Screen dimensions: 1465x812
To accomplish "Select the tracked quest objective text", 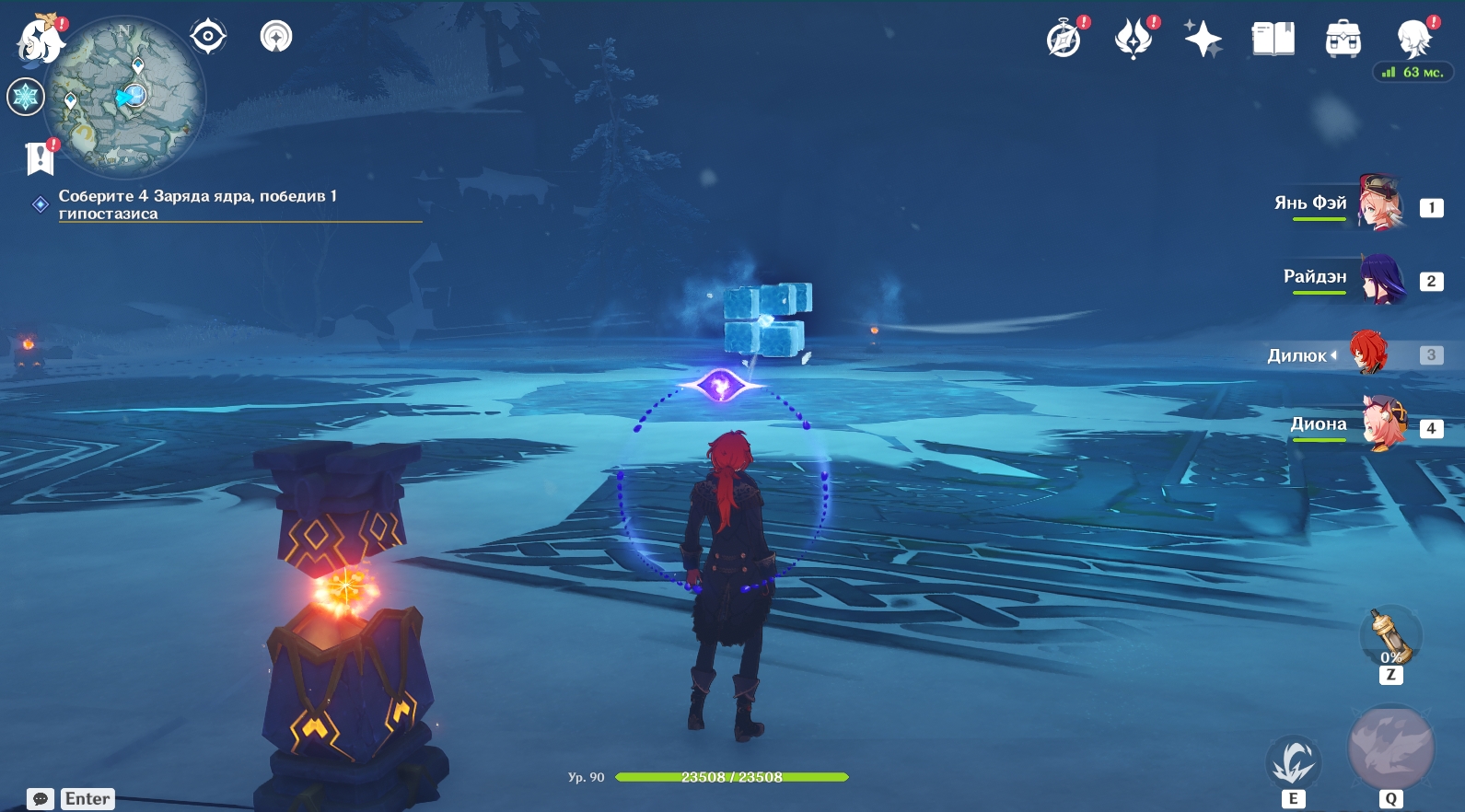I will (x=198, y=204).
